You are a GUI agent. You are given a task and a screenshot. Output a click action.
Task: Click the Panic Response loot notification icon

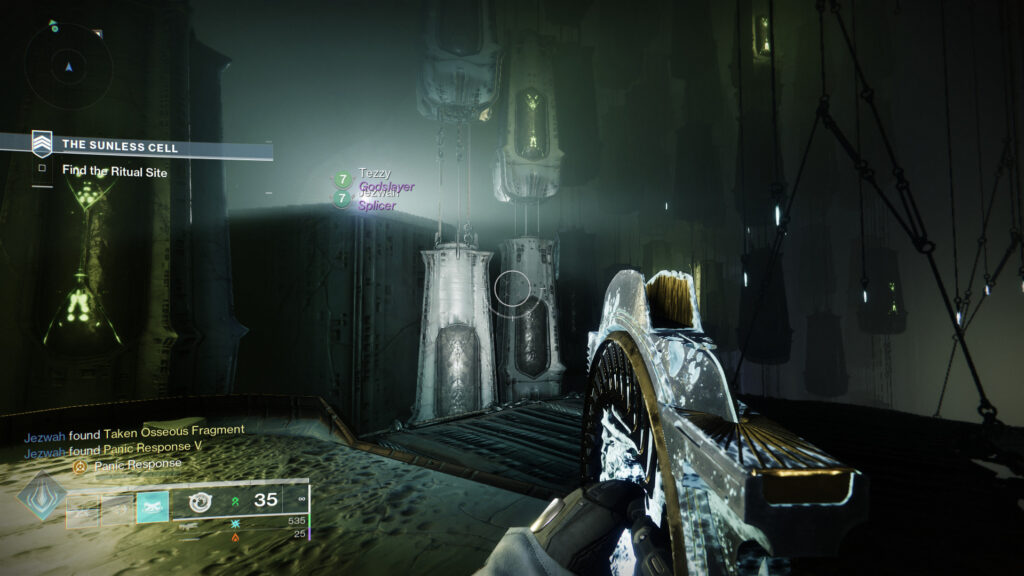(81, 466)
